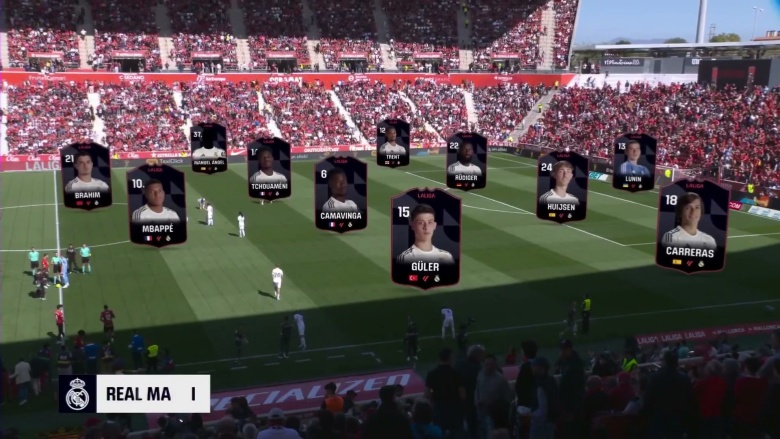Viewport: 780px width, 439px height.
Task: Select the Trent player card
Action: pos(393,143)
